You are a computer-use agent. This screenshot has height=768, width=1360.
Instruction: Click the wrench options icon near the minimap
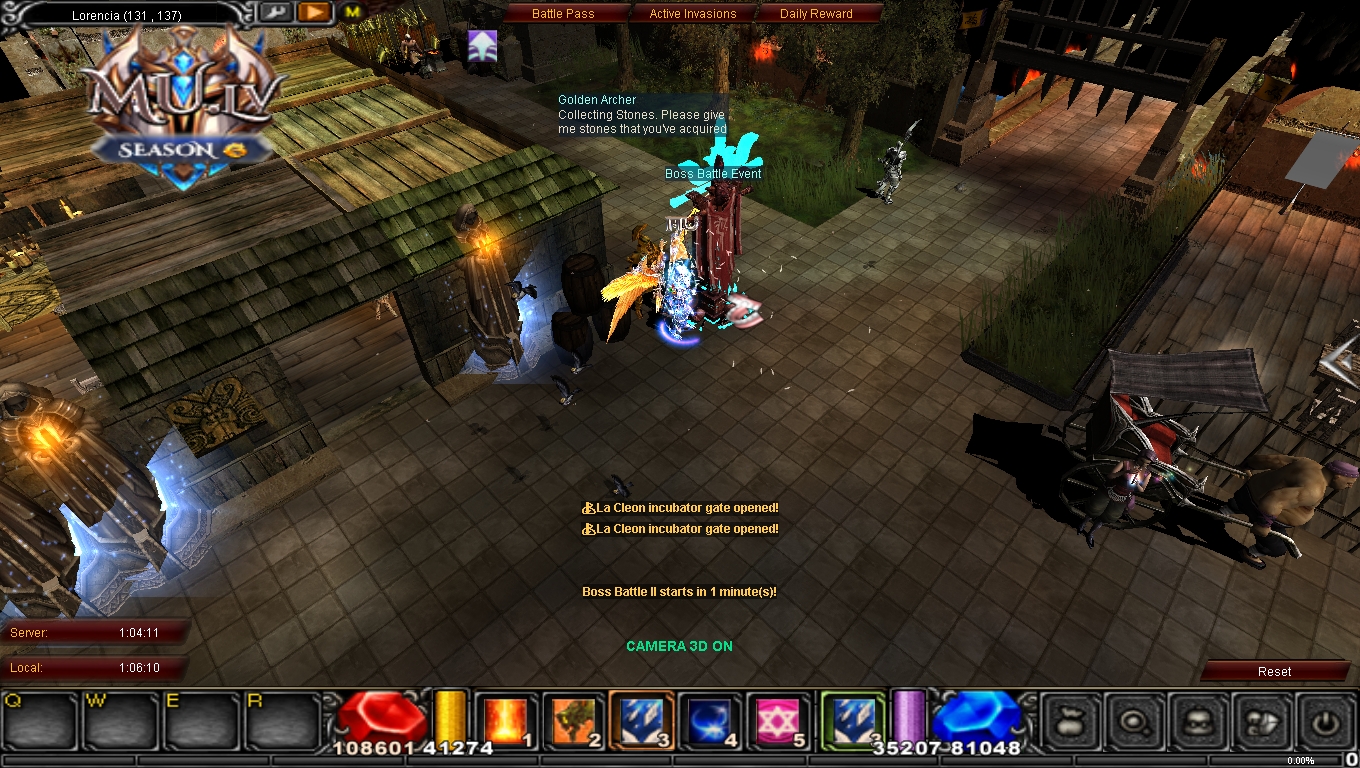pyautogui.click(x=274, y=13)
